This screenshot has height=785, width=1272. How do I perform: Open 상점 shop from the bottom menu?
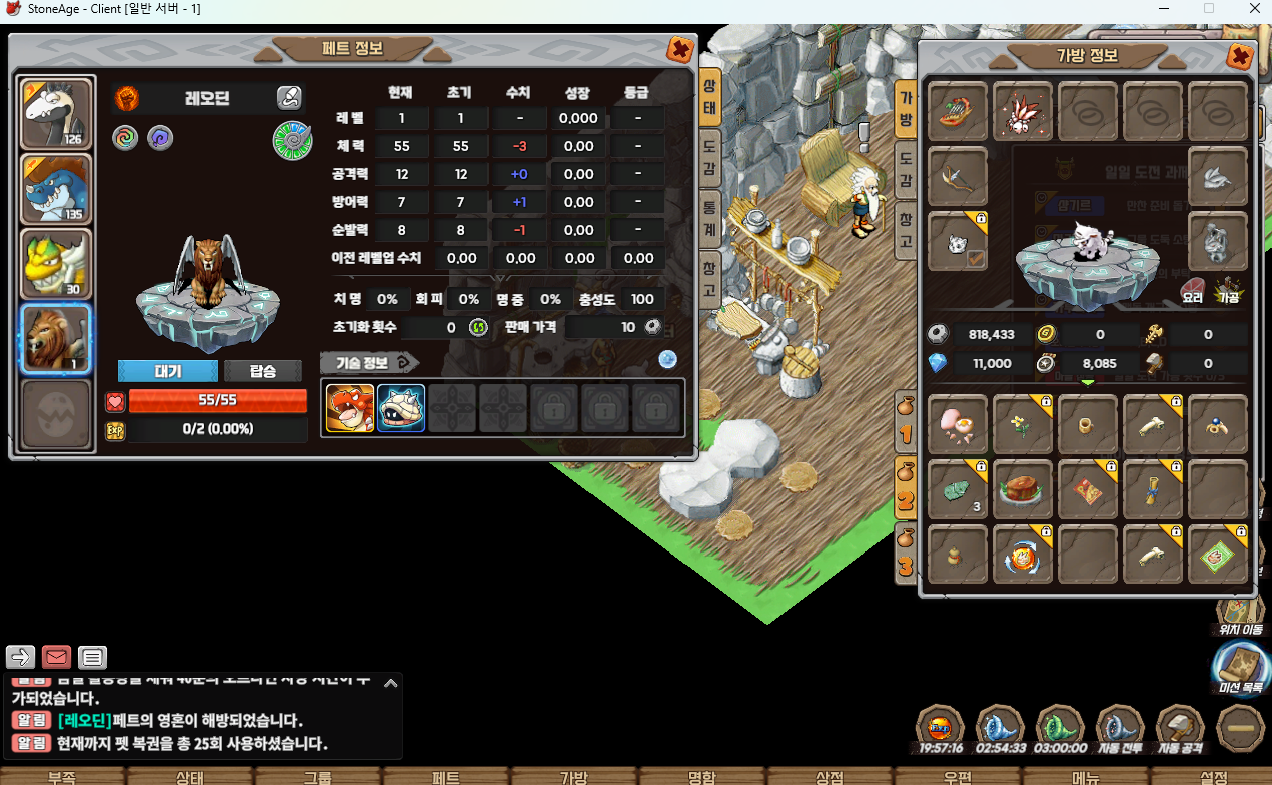pos(830,777)
